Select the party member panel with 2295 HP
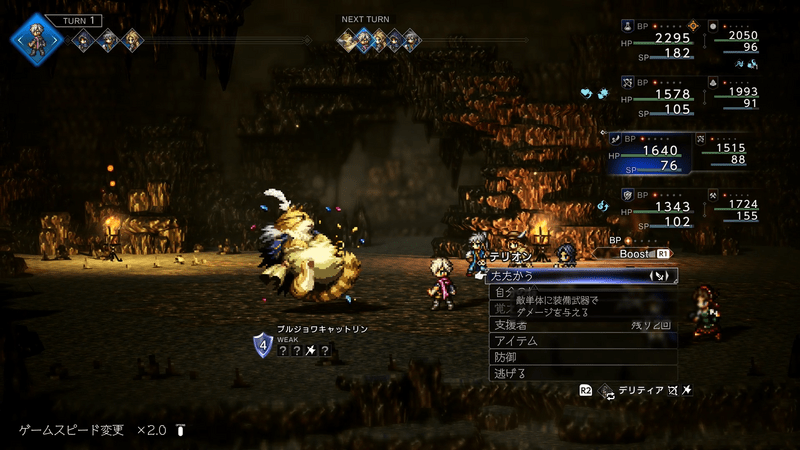 click(x=661, y=38)
